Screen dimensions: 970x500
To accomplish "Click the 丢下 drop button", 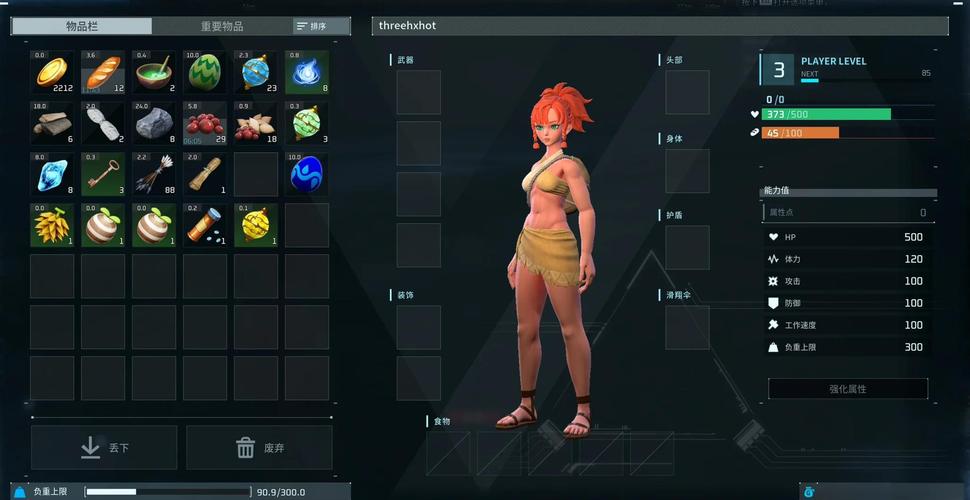I will (x=104, y=448).
